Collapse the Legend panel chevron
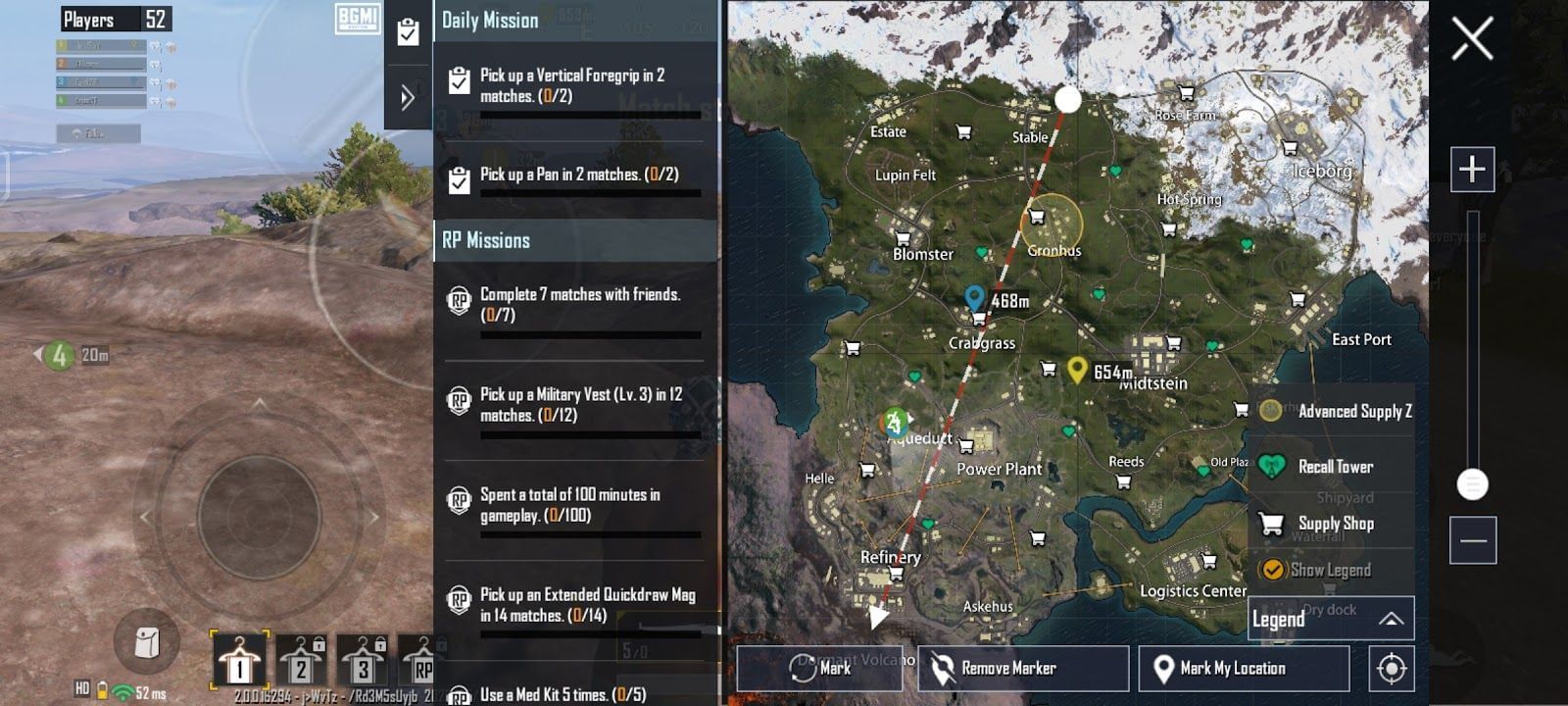Screen dimensions: 1568x706 (1393, 618)
